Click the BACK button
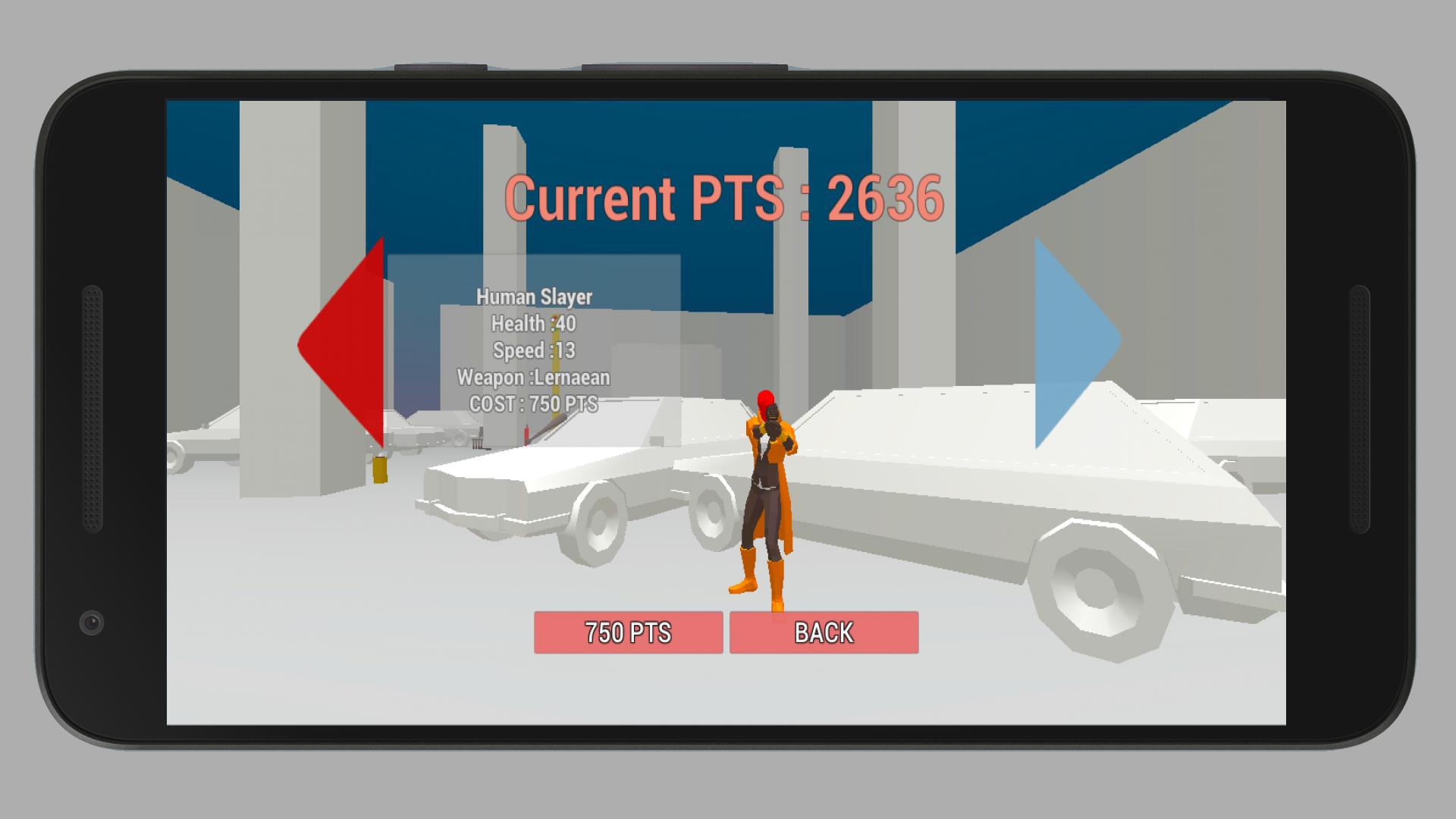The height and width of the screenshot is (819, 1456). [x=824, y=632]
